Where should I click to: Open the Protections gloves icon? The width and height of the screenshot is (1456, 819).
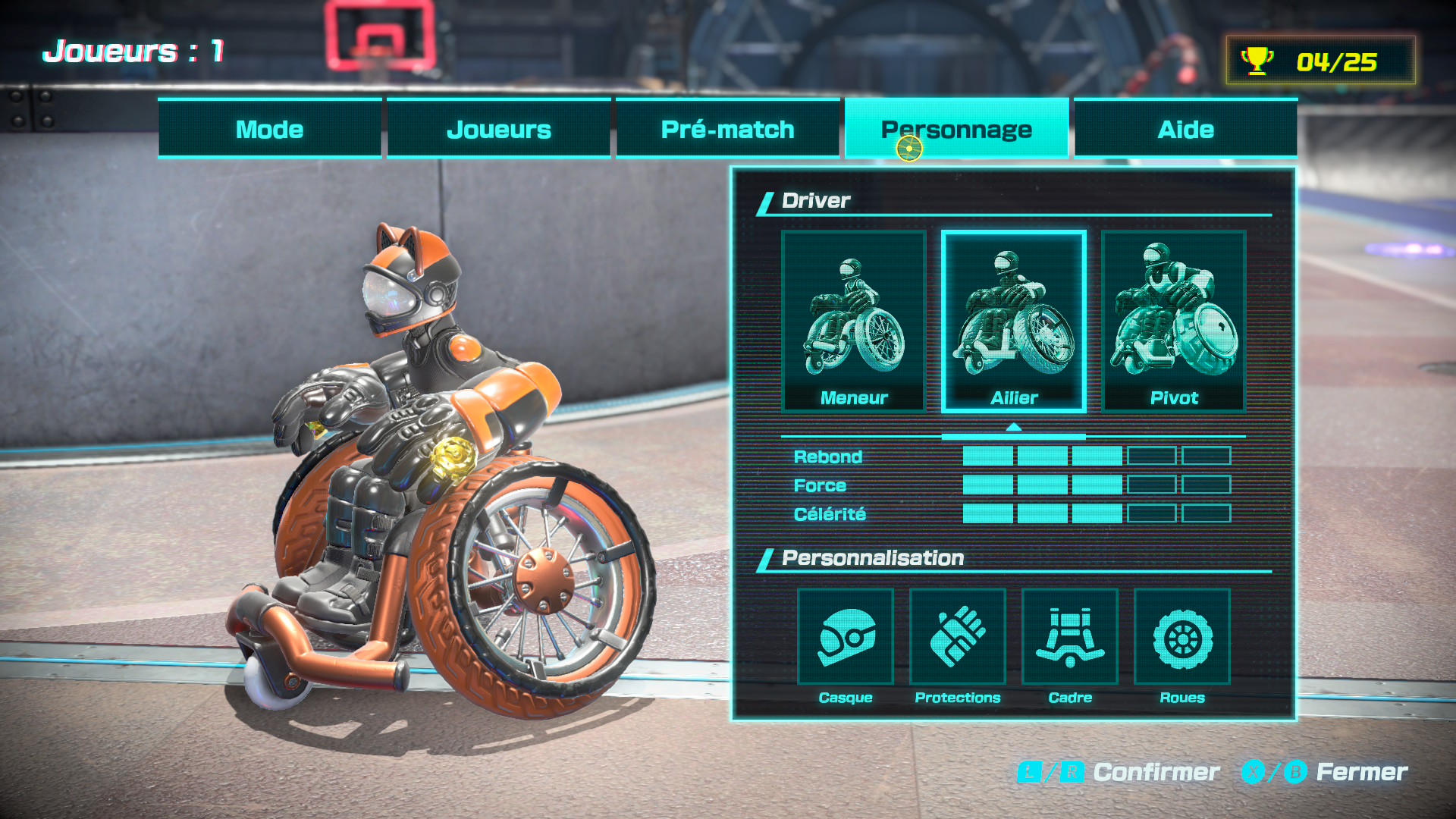pos(958,639)
